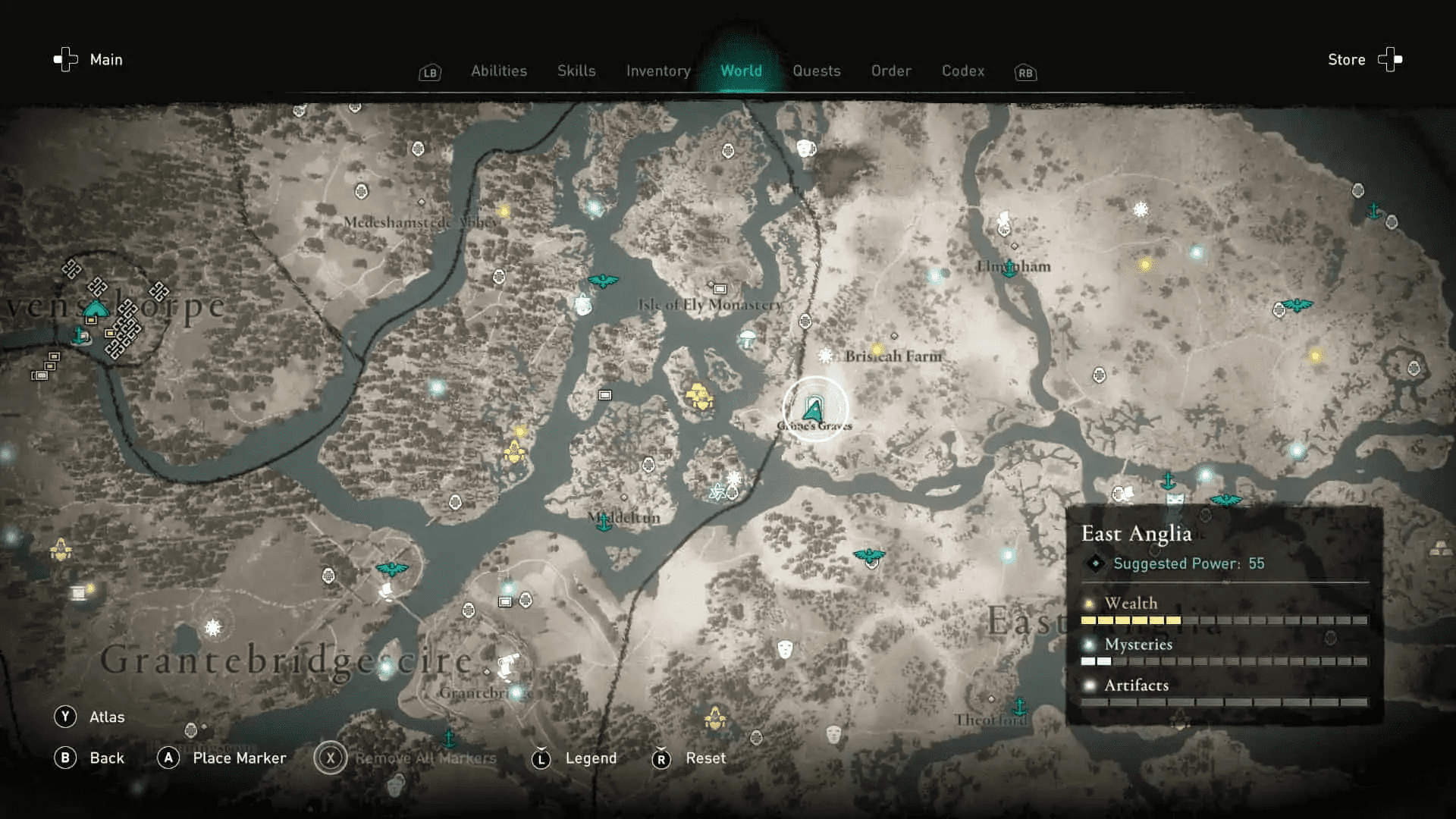Select the Grime's Graves tomb marker
Image resolution: width=1456 pixels, height=819 pixels.
(x=813, y=409)
